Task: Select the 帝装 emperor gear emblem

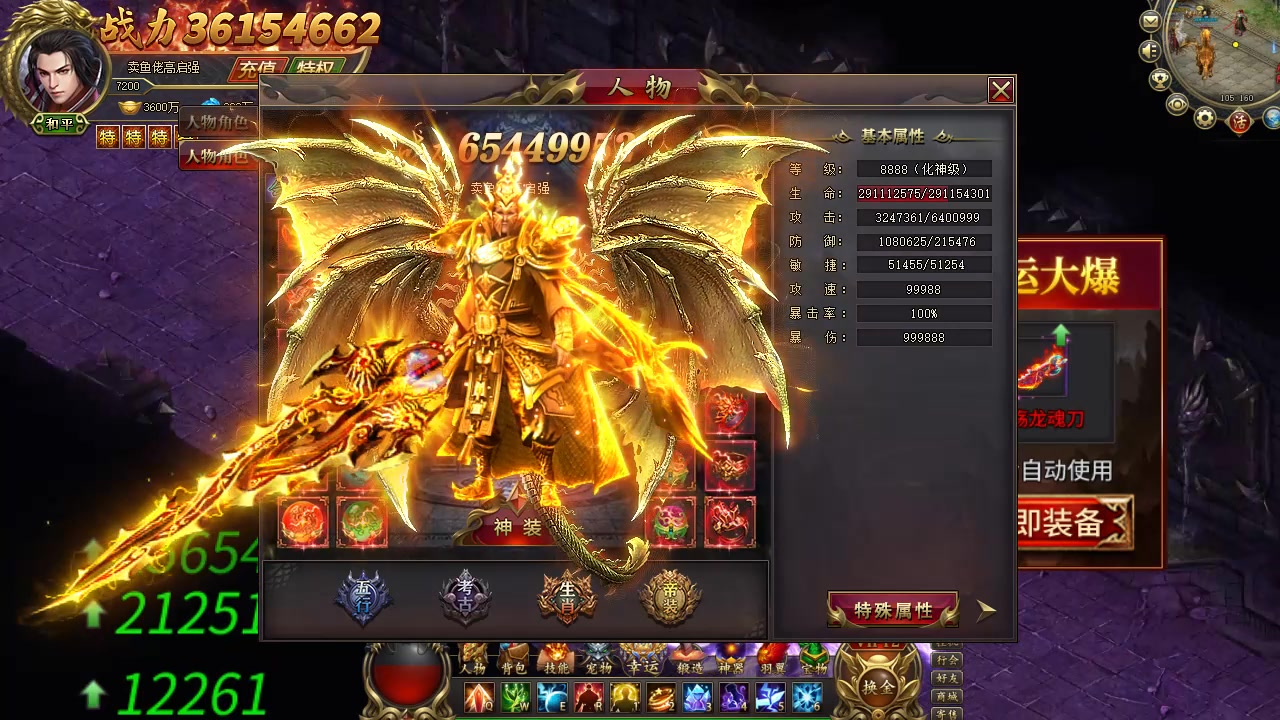Action: (669, 598)
